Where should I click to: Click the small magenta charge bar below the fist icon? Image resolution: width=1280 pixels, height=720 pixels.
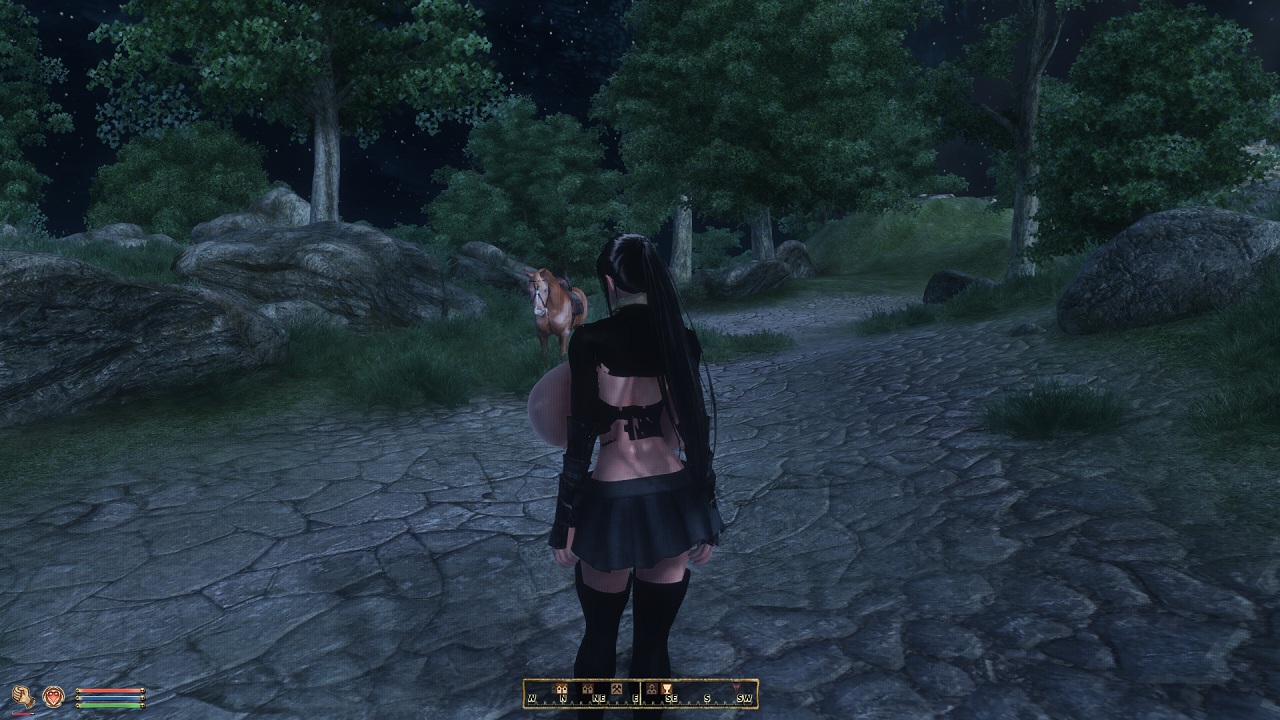21,713
